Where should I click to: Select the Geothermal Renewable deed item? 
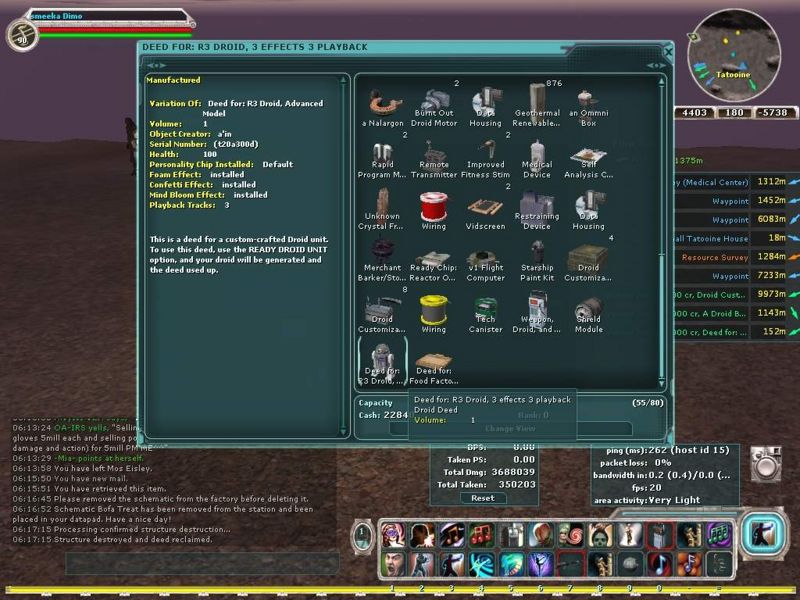tap(537, 104)
